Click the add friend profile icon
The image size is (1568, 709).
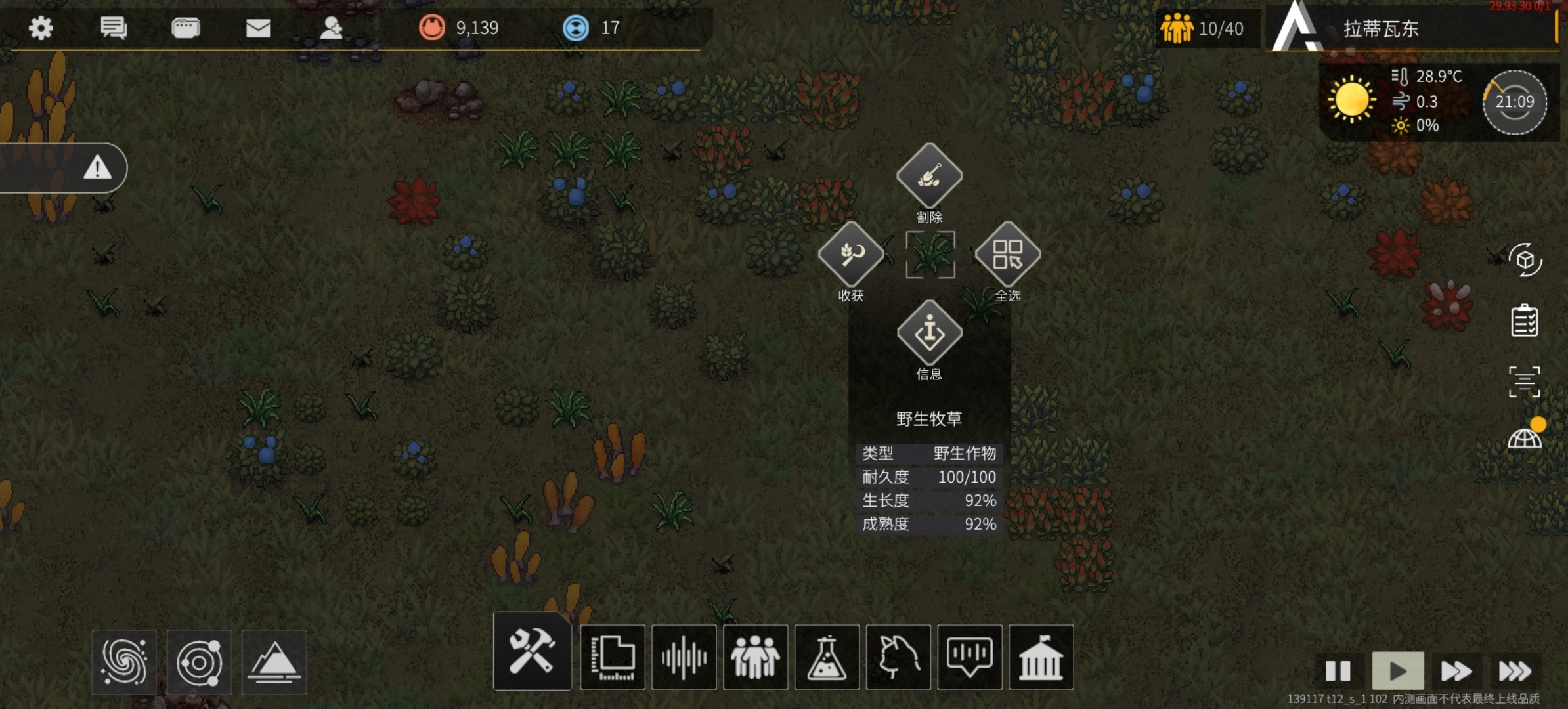coord(331,28)
